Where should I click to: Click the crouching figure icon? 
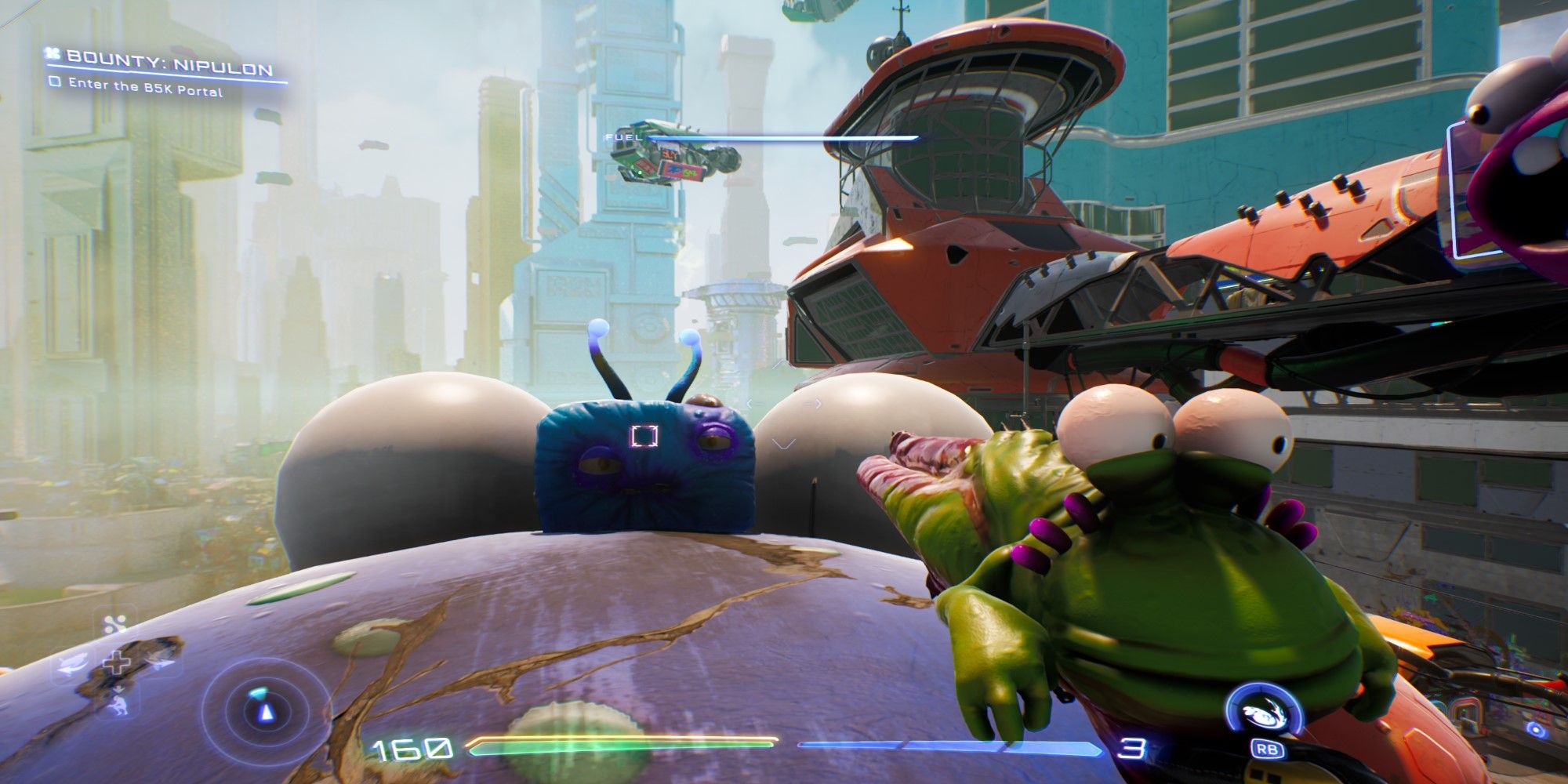(118, 702)
